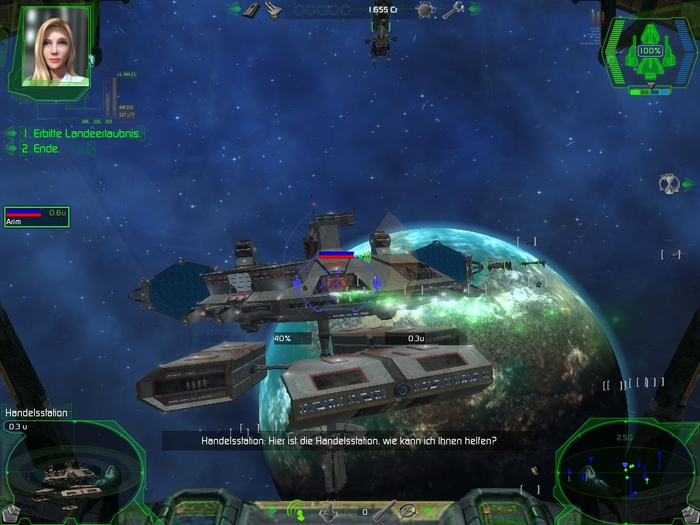The image size is (700, 525).
Task: Activate the green comm signal icon
Action: [296, 511]
